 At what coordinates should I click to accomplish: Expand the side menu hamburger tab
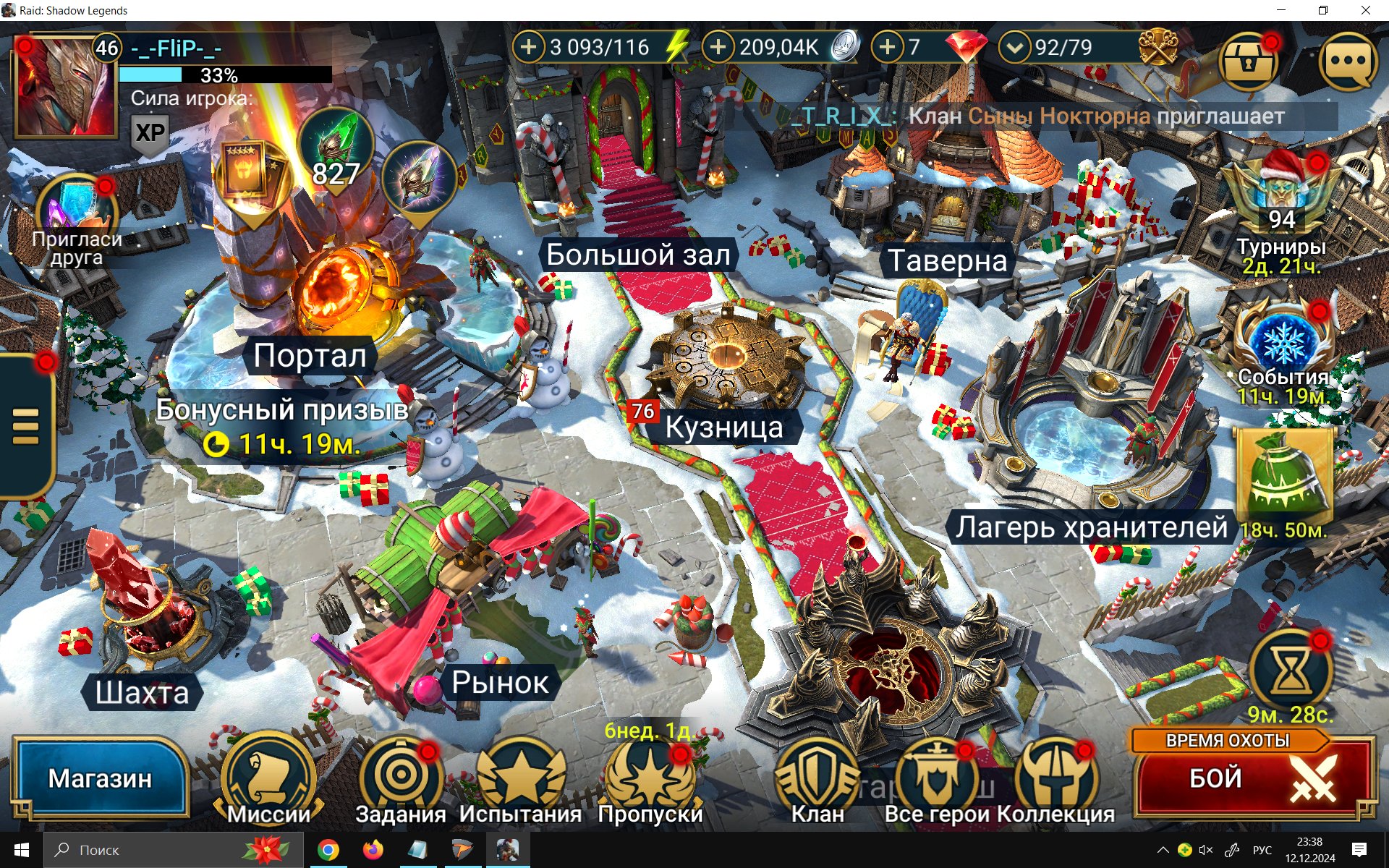(26, 427)
